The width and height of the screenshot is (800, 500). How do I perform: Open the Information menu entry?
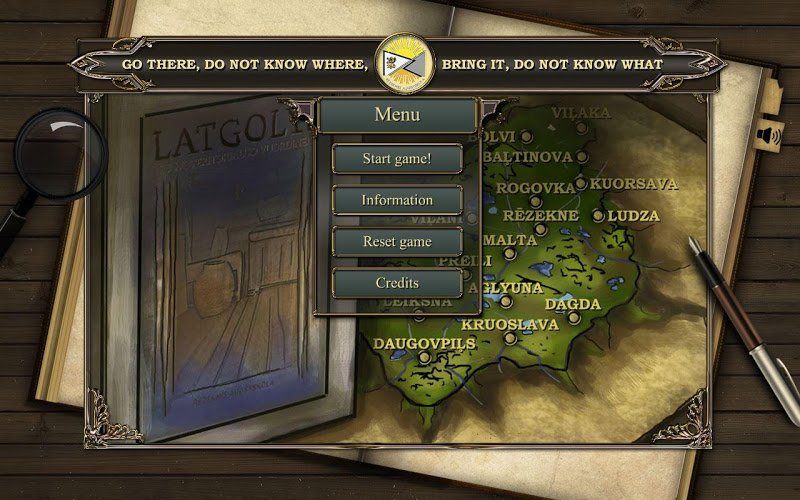[397, 200]
